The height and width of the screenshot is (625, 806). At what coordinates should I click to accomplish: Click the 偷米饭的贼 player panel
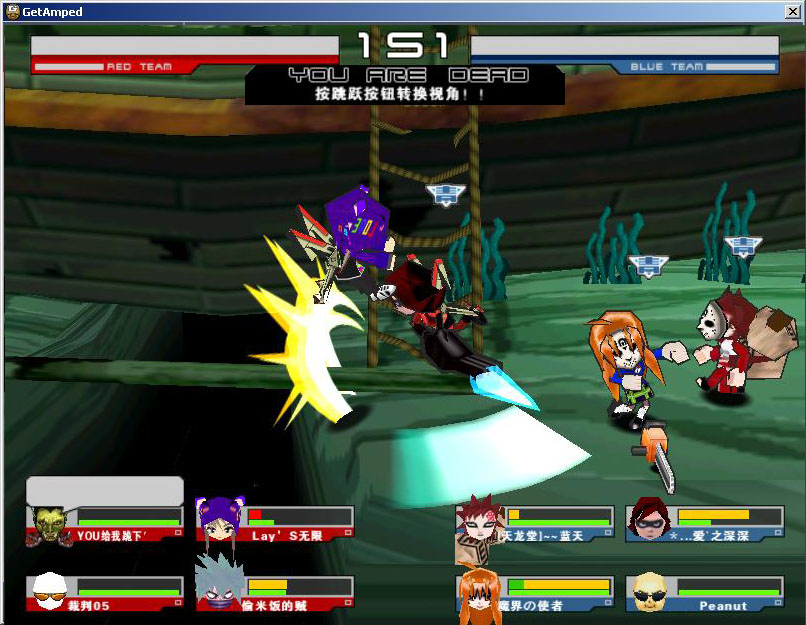(x=275, y=593)
